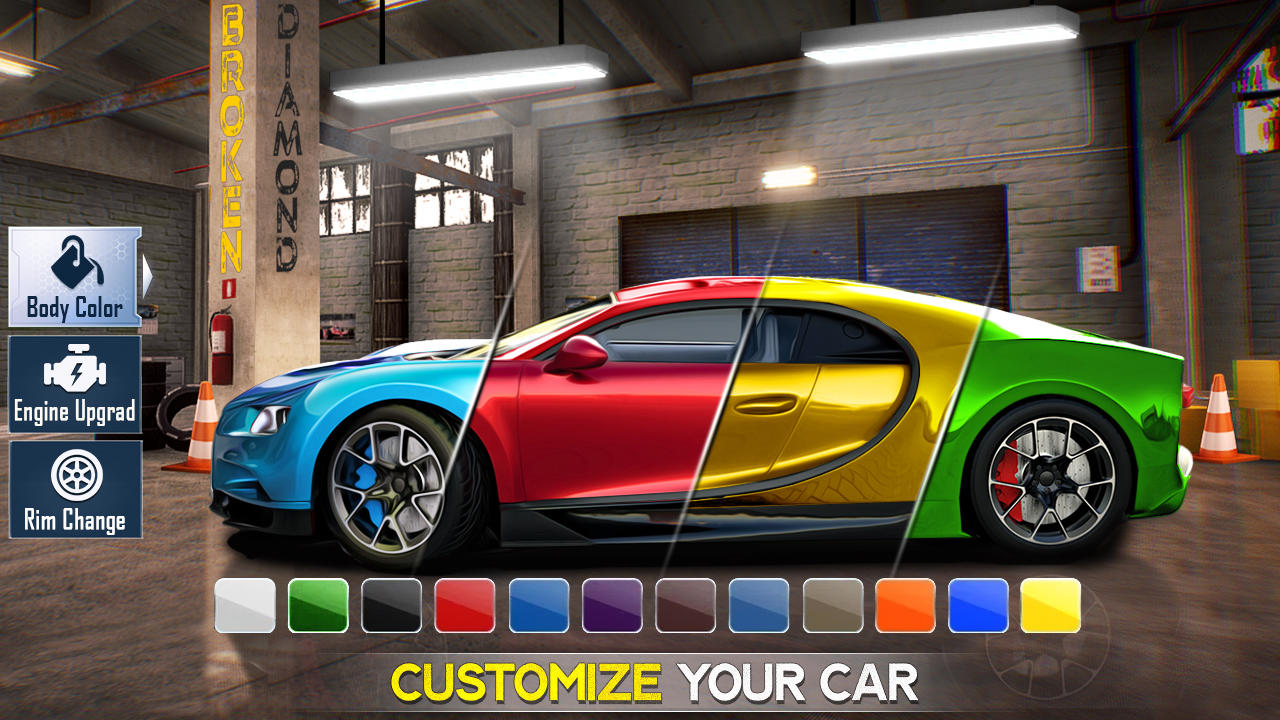Pick the green paint swatch
The image size is (1280, 720).
(316, 605)
